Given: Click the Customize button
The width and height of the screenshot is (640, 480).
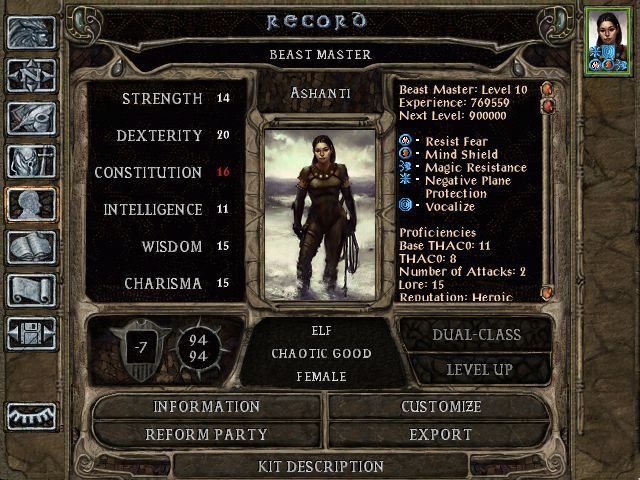Looking at the screenshot, I should tap(441, 407).
